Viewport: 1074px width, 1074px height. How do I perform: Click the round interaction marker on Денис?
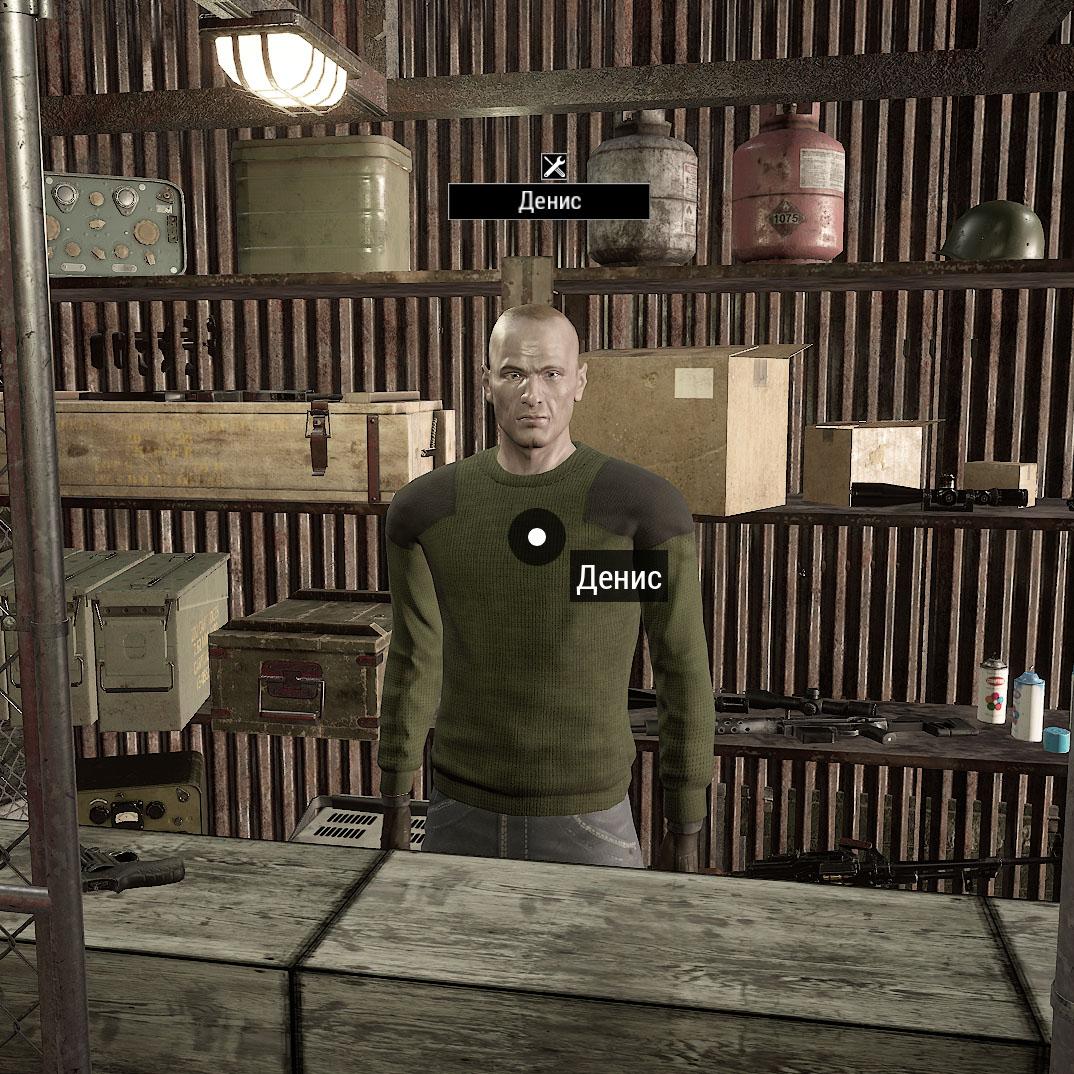pyautogui.click(x=537, y=537)
